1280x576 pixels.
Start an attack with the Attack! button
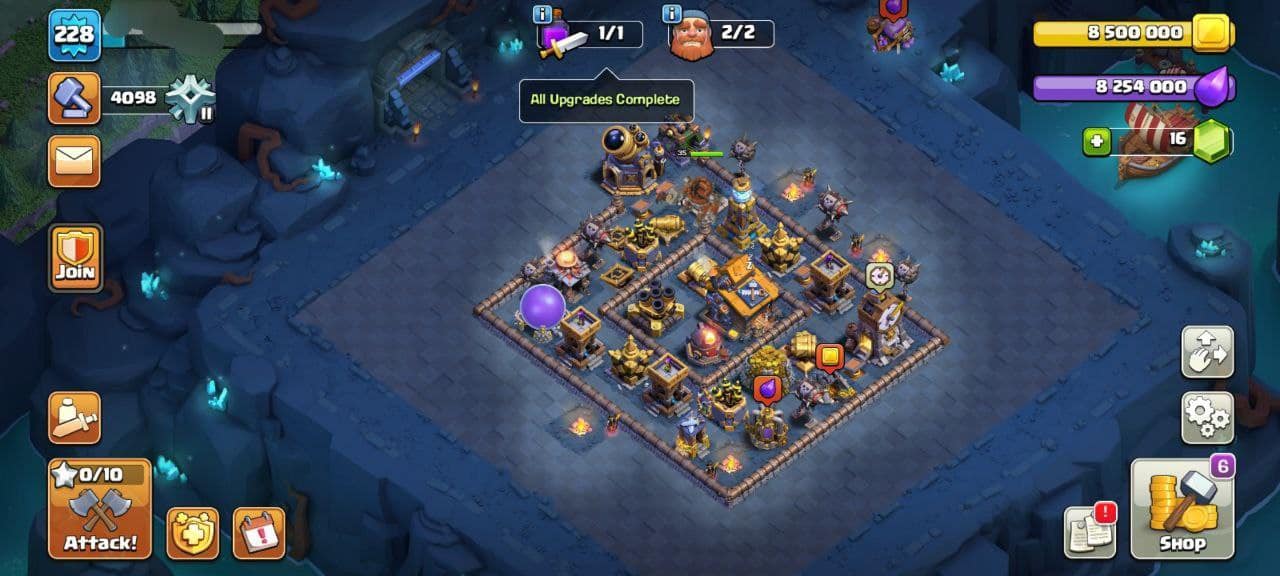click(100, 509)
